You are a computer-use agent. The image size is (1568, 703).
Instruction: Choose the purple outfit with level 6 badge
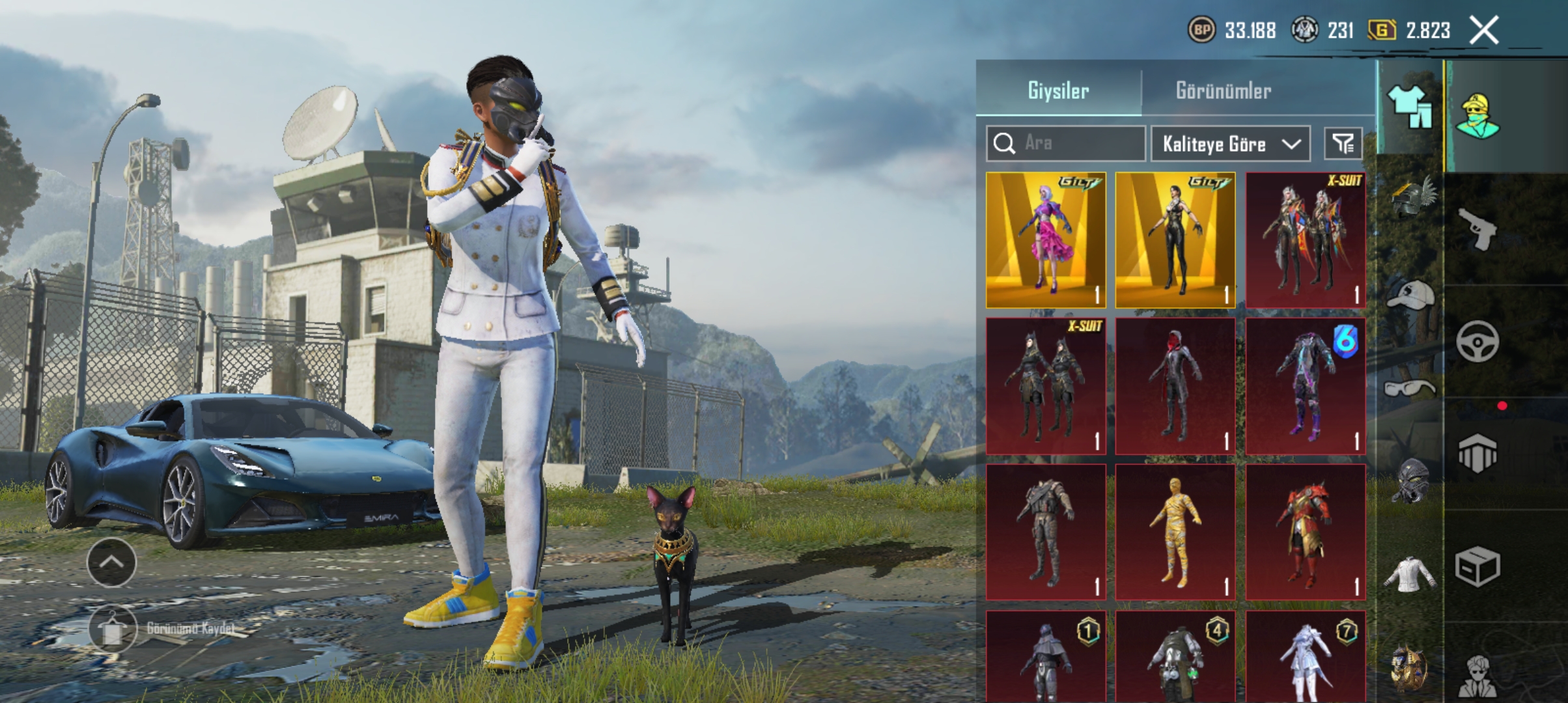(1305, 386)
